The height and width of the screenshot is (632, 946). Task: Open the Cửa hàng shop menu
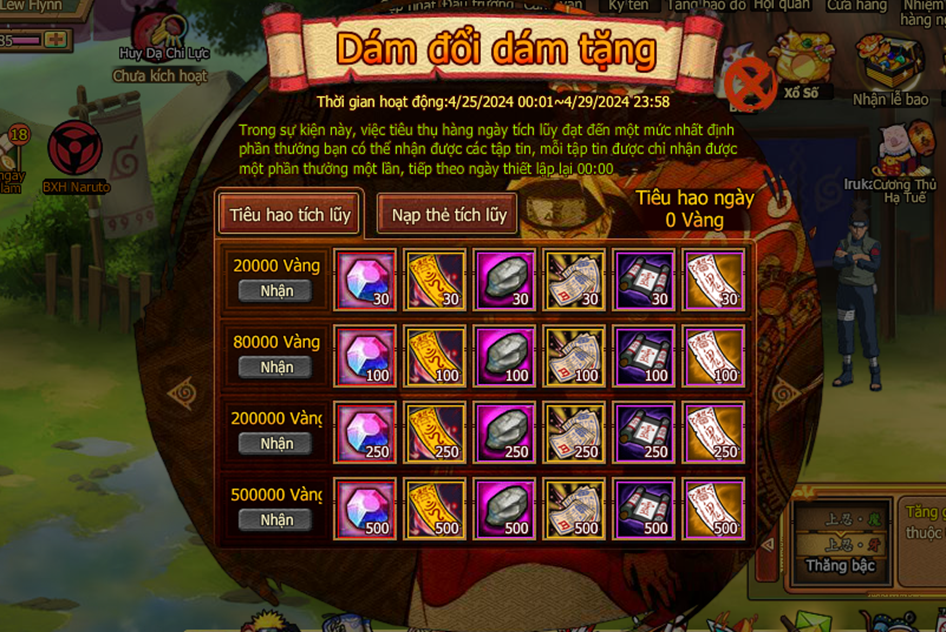point(857,6)
